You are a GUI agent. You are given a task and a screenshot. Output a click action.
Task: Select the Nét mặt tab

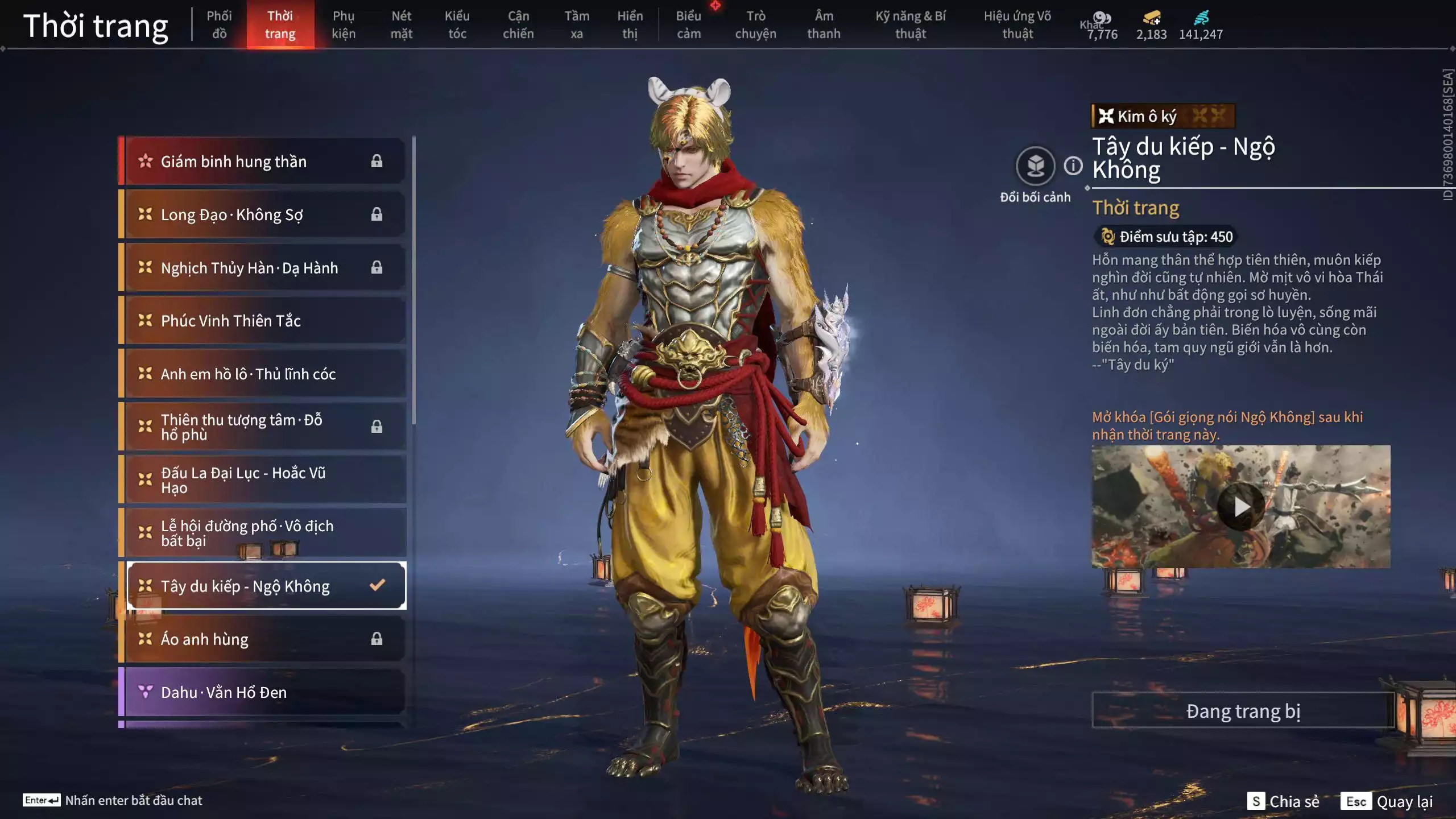pos(401,24)
